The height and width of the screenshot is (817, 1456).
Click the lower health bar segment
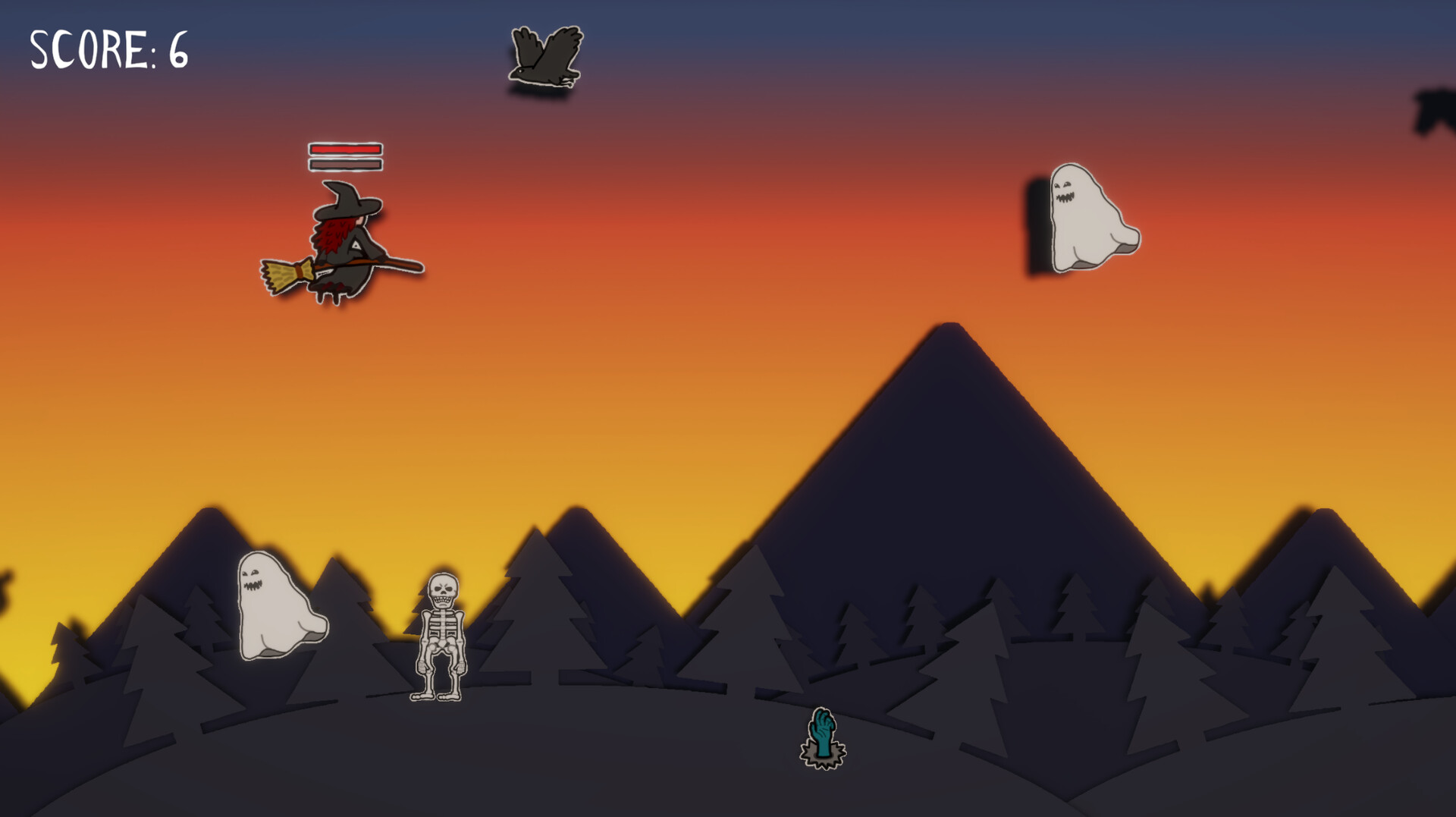click(x=345, y=163)
